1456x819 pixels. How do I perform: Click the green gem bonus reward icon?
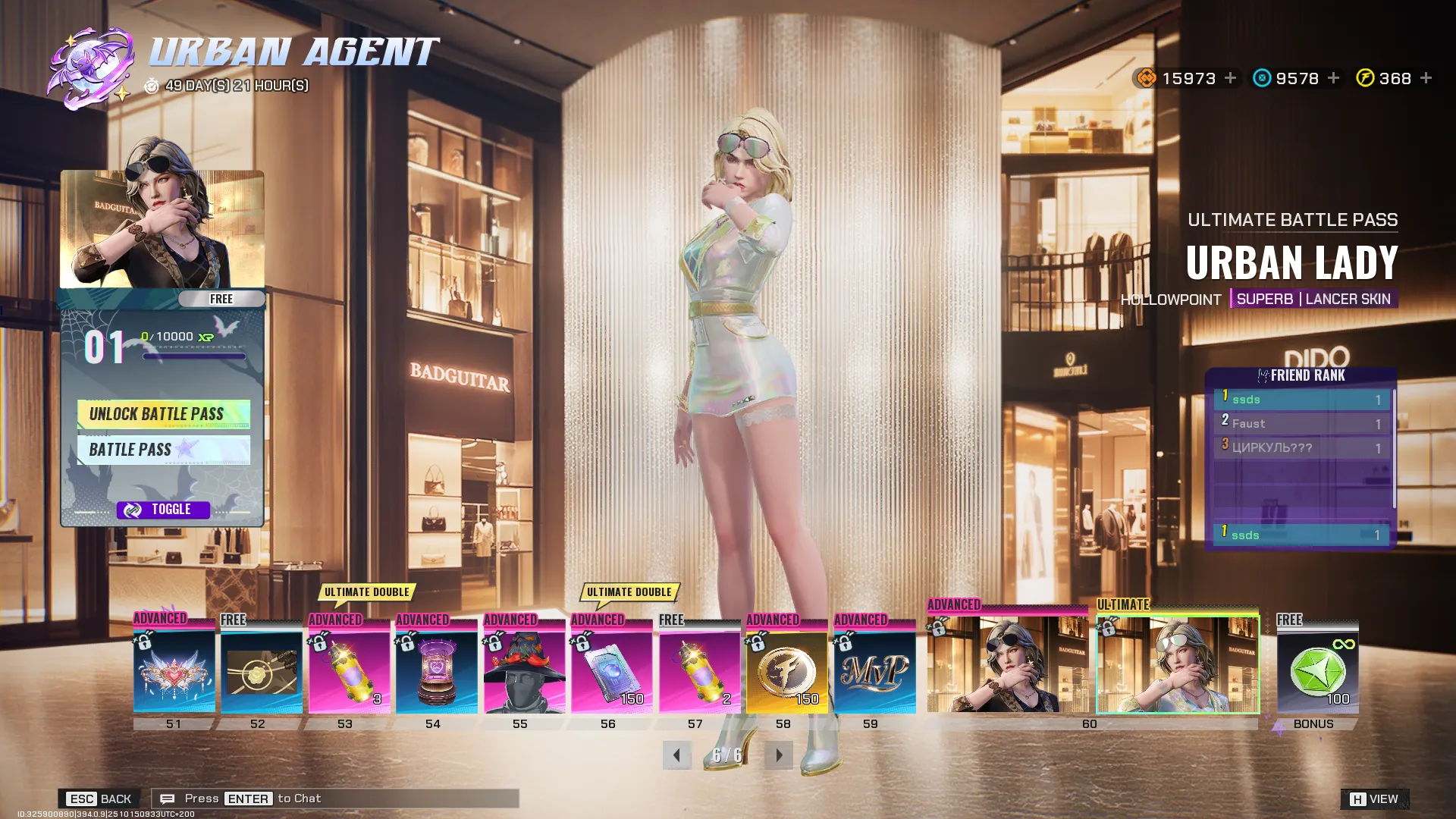pyautogui.click(x=1318, y=671)
